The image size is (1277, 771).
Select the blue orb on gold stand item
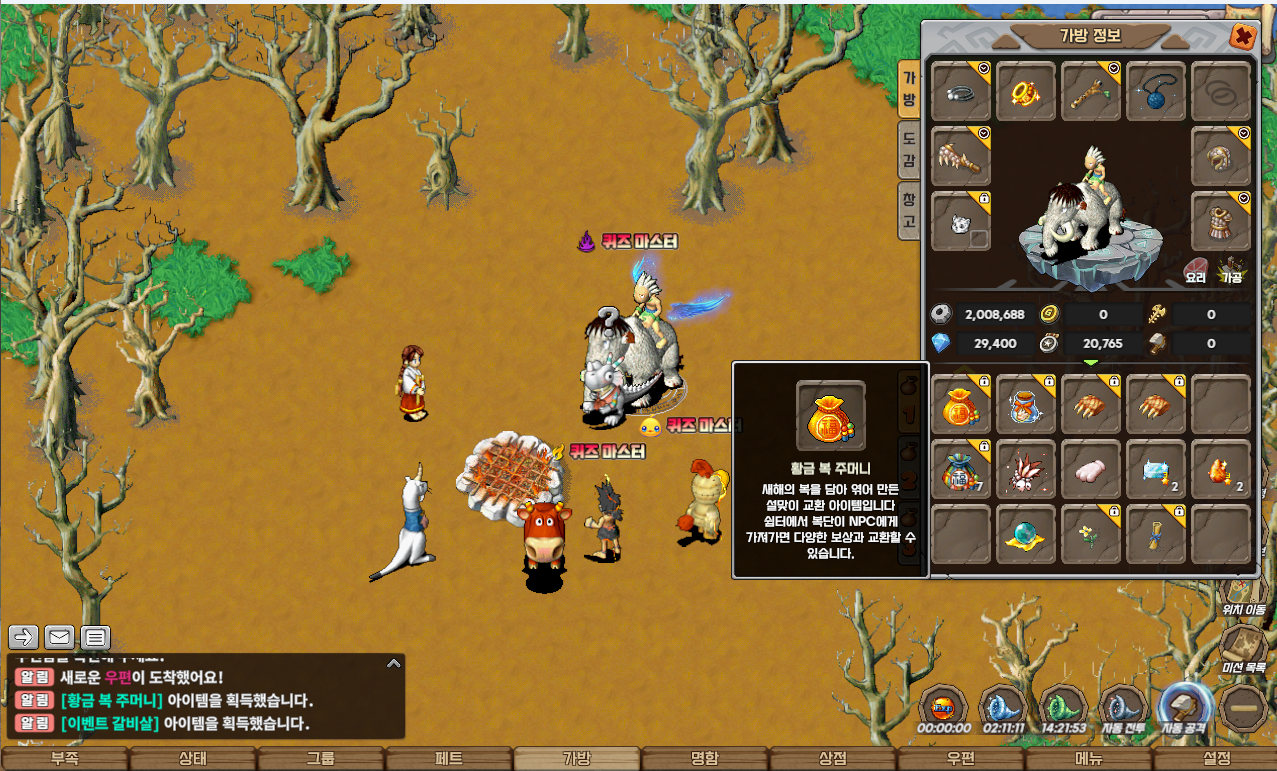(x=1026, y=534)
